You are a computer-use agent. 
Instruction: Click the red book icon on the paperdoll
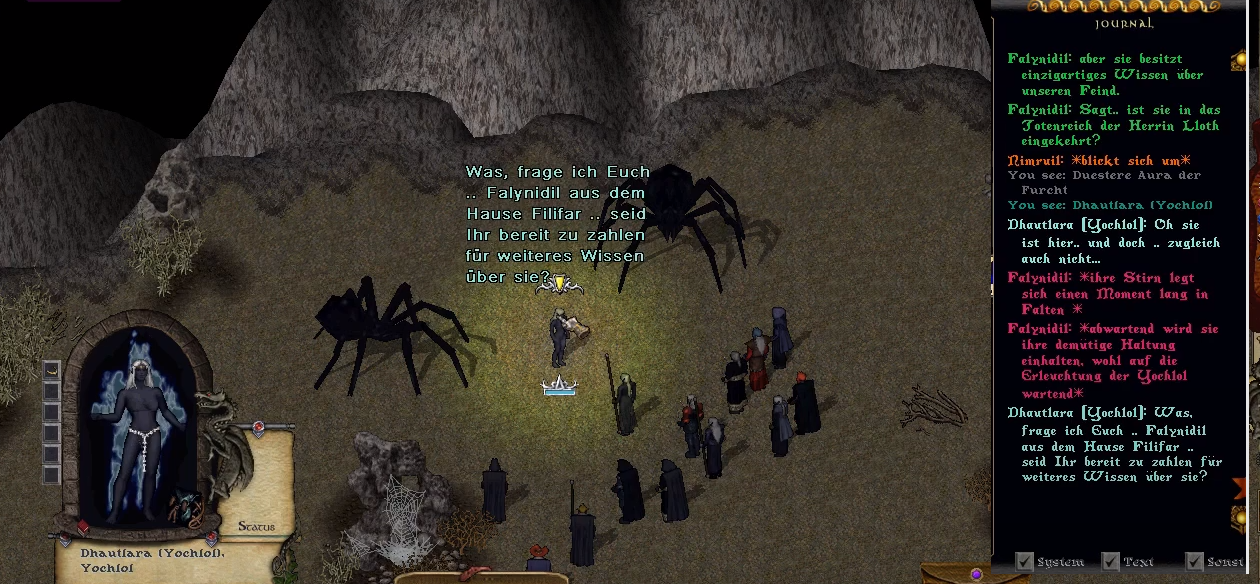pos(82,528)
